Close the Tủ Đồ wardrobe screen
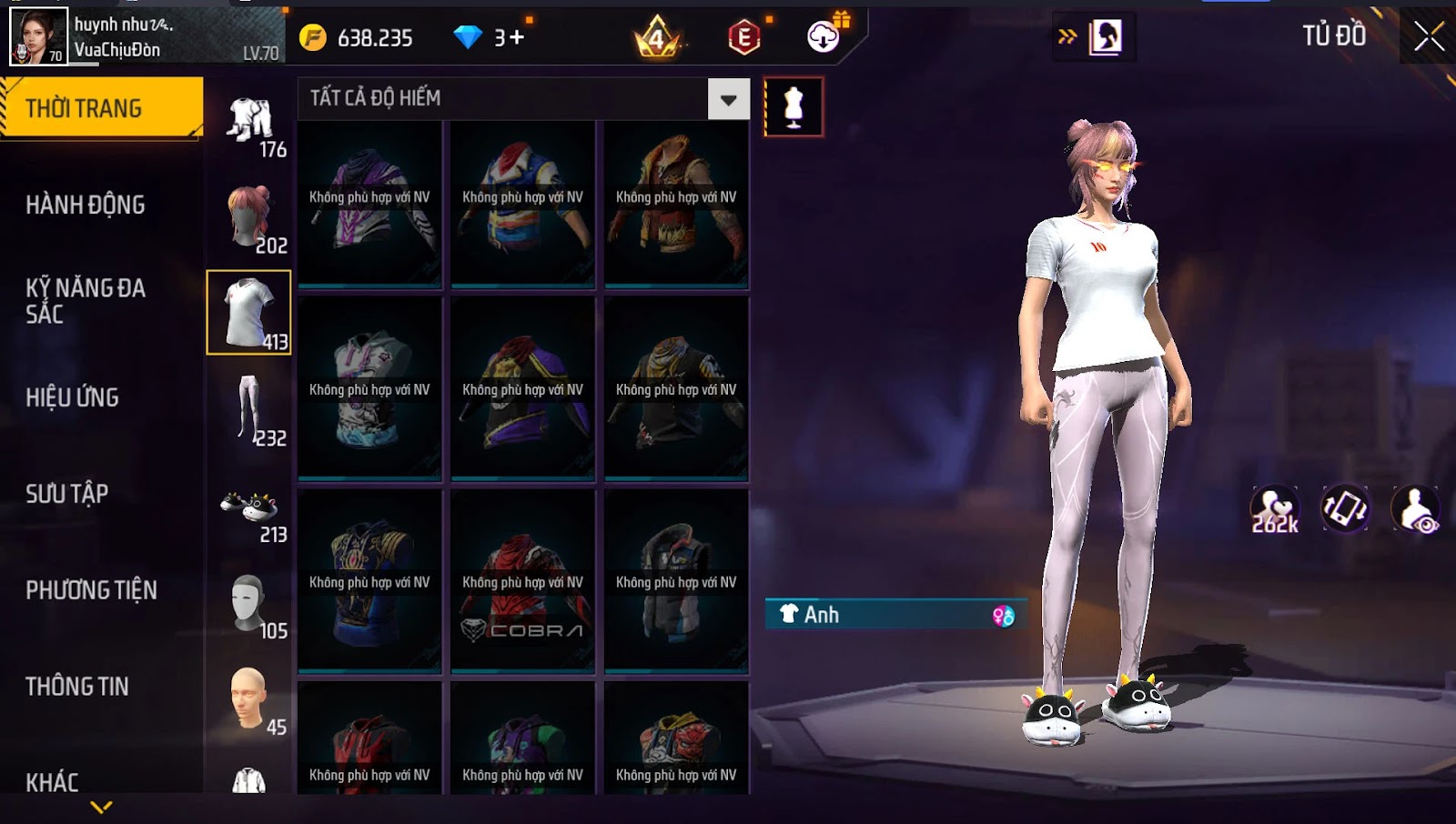Screen dimensions: 1456x824 tap(1429, 36)
